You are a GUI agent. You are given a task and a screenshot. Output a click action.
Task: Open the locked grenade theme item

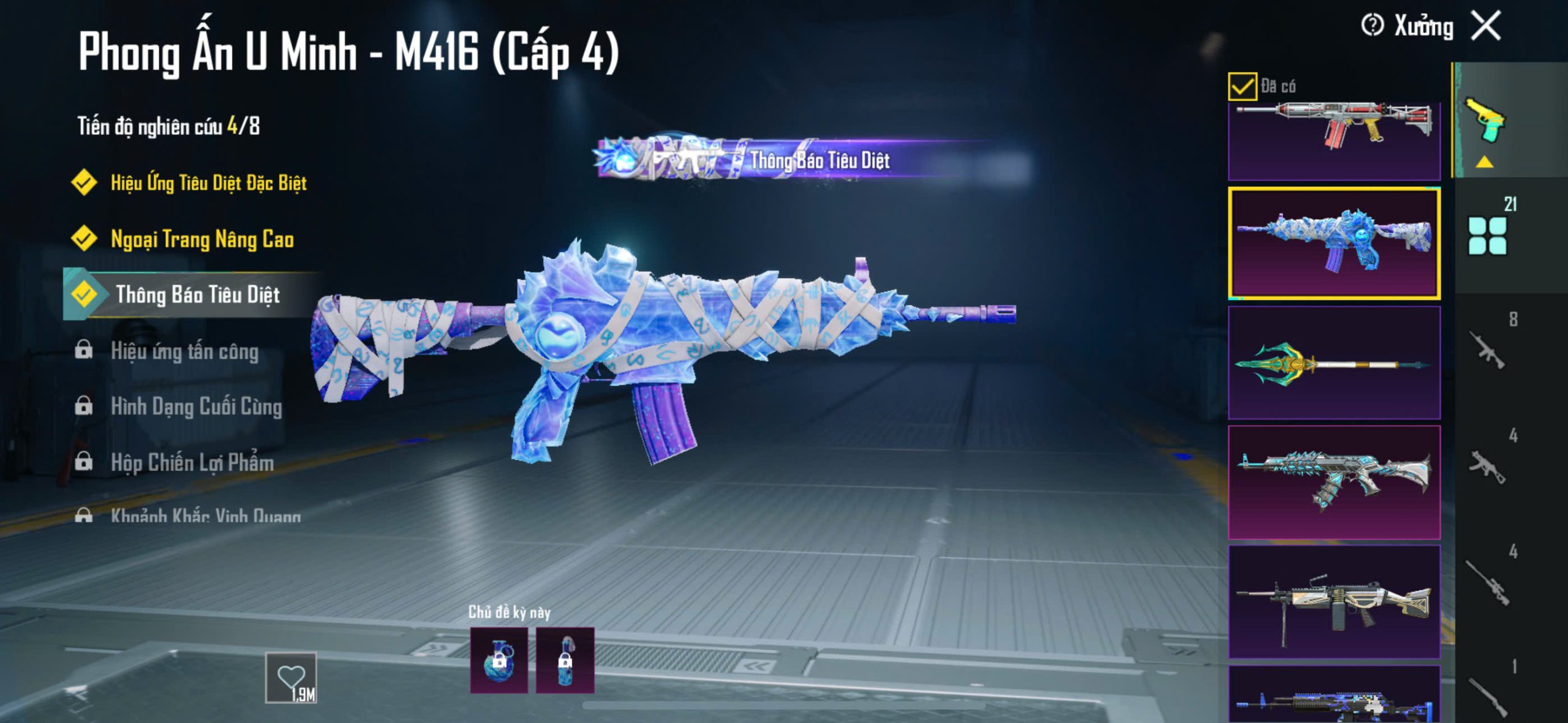coord(499,660)
